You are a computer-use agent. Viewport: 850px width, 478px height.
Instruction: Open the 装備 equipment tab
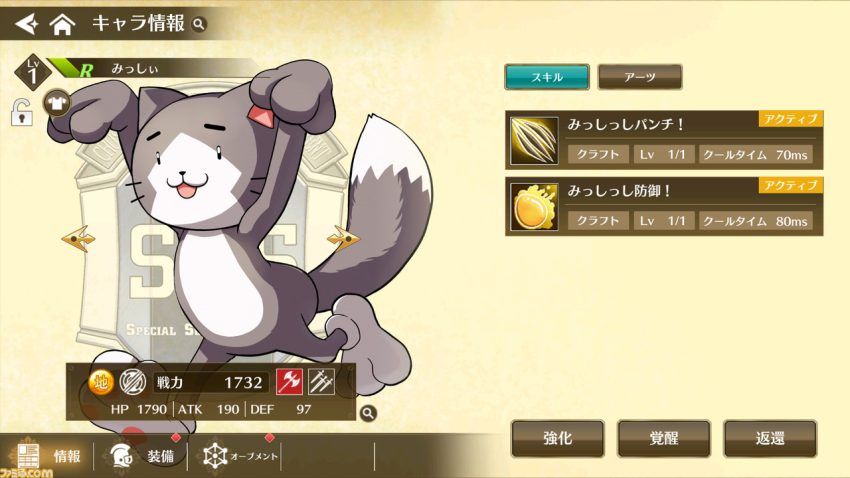click(145, 456)
